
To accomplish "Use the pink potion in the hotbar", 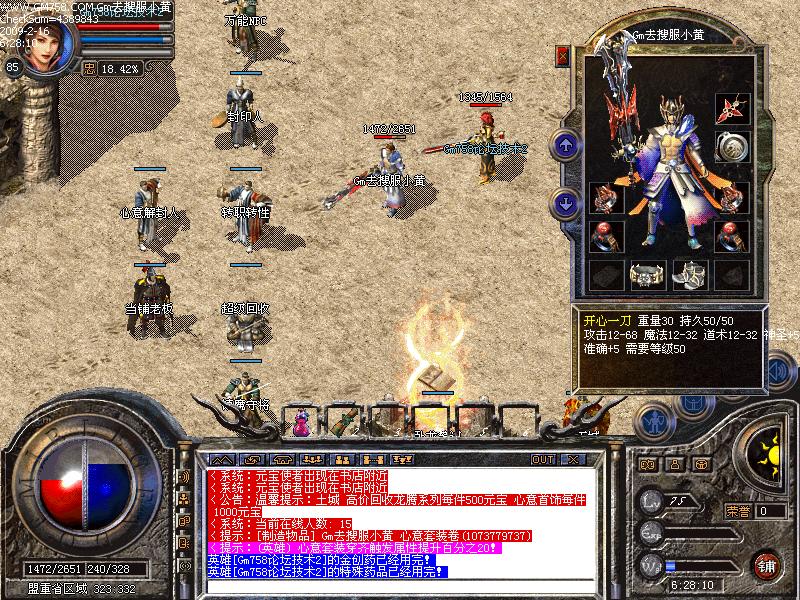I will point(301,423).
